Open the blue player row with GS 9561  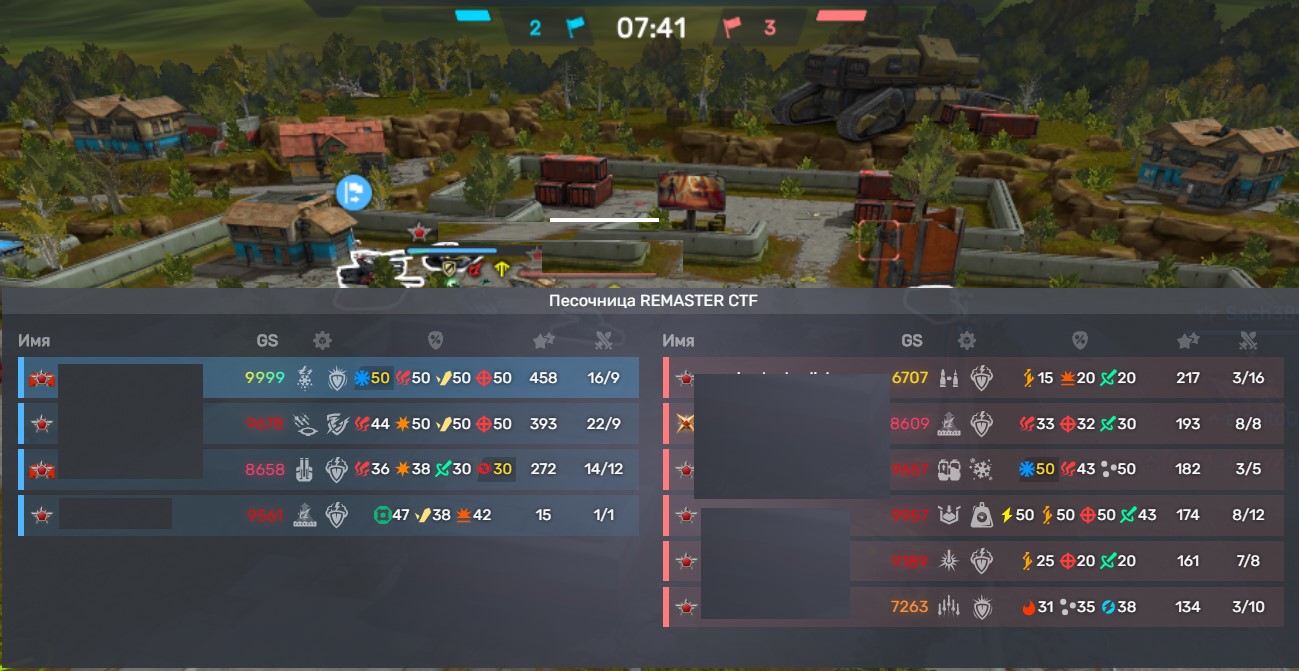point(328,516)
